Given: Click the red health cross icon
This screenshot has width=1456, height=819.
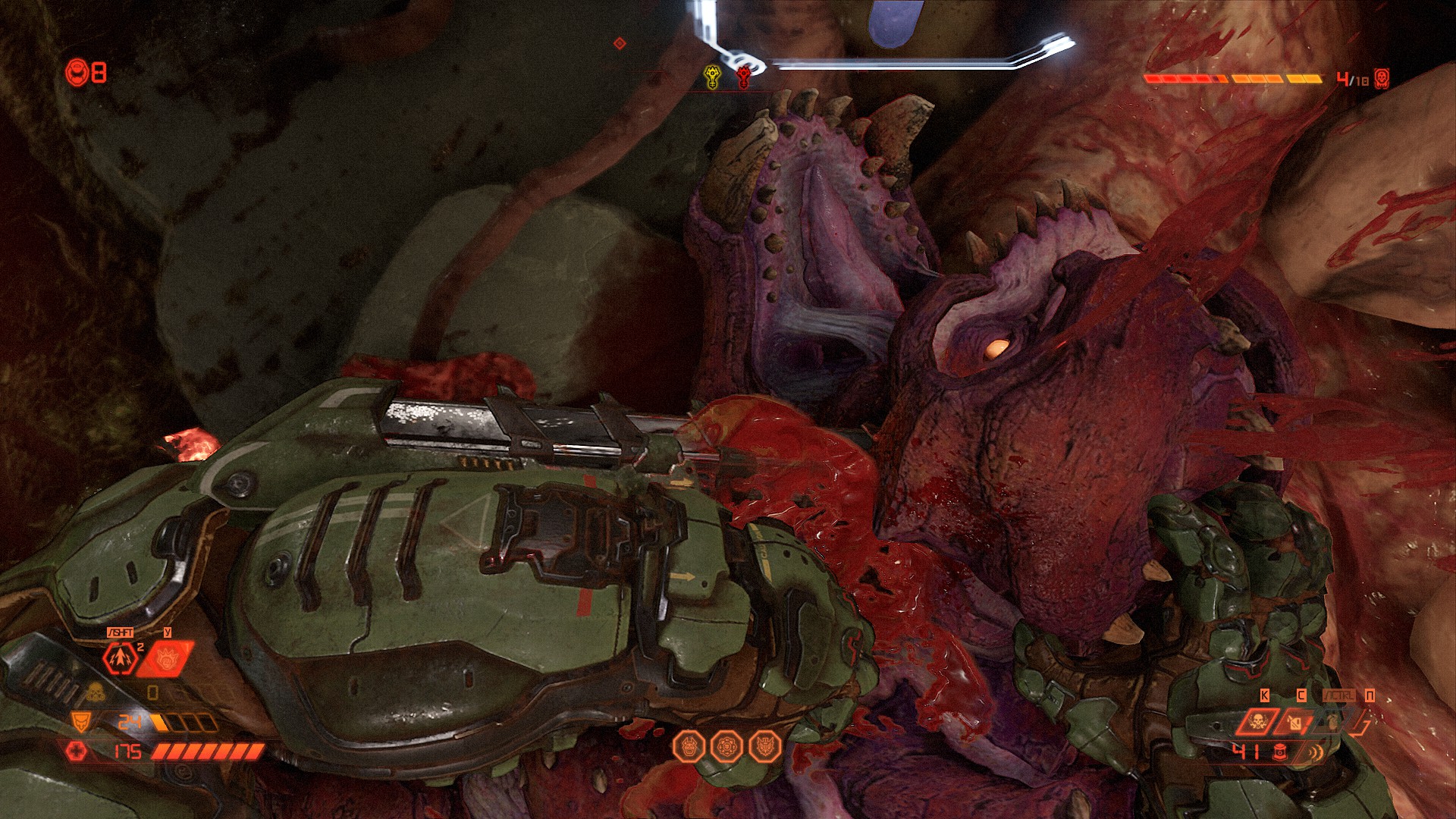Looking at the screenshot, I should [76, 751].
